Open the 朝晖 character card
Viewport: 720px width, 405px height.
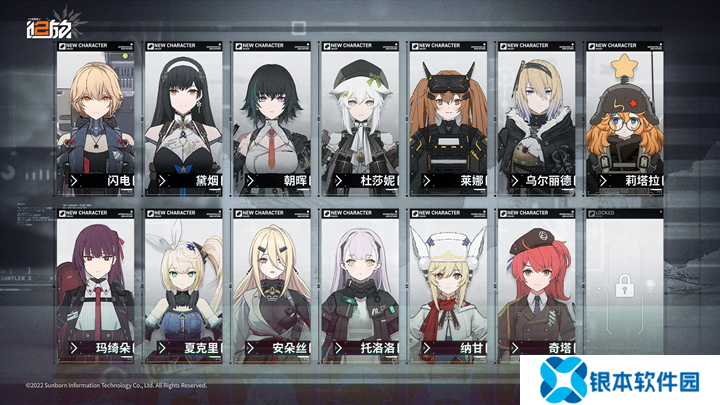pos(272,118)
